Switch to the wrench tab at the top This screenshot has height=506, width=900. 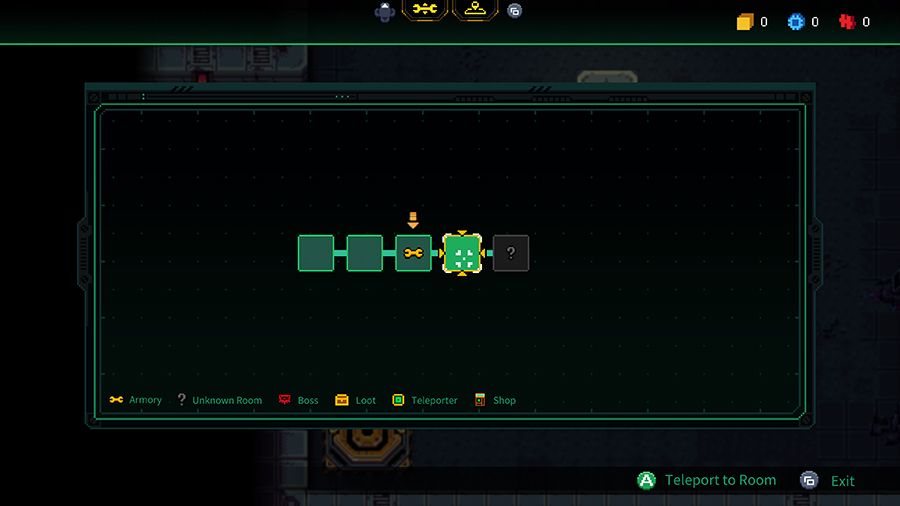tap(425, 10)
